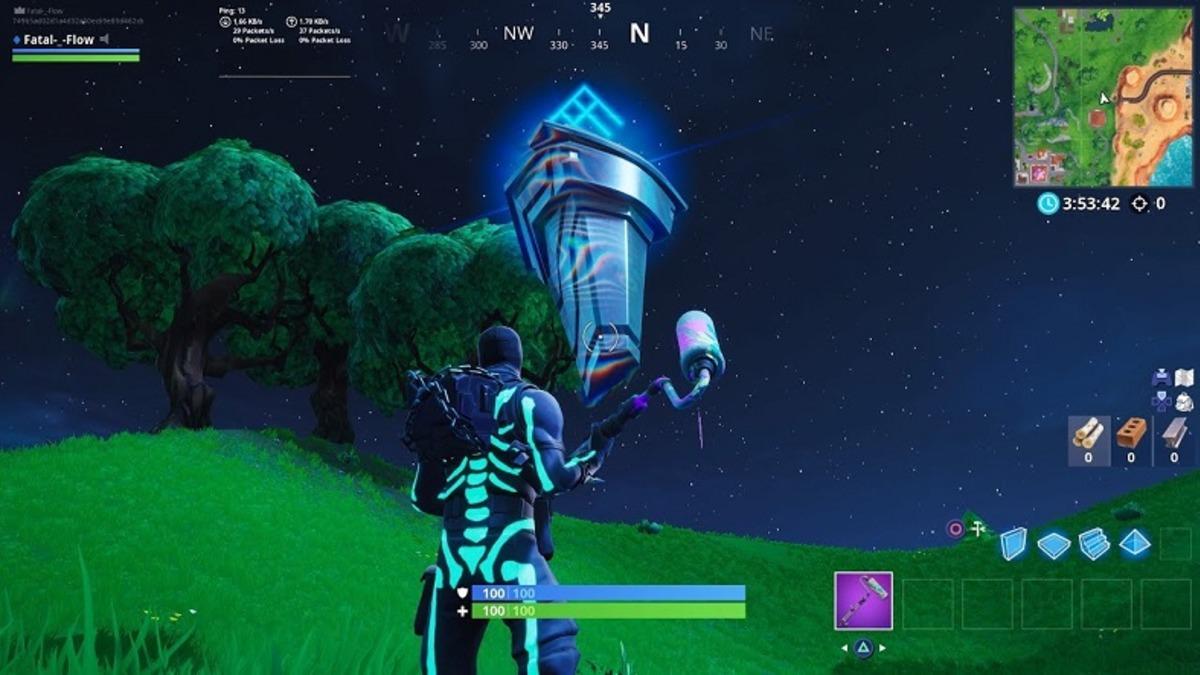Pick the stairs building piece
Image resolution: width=1200 pixels, height=675 pixels.
click(1094, 544)
